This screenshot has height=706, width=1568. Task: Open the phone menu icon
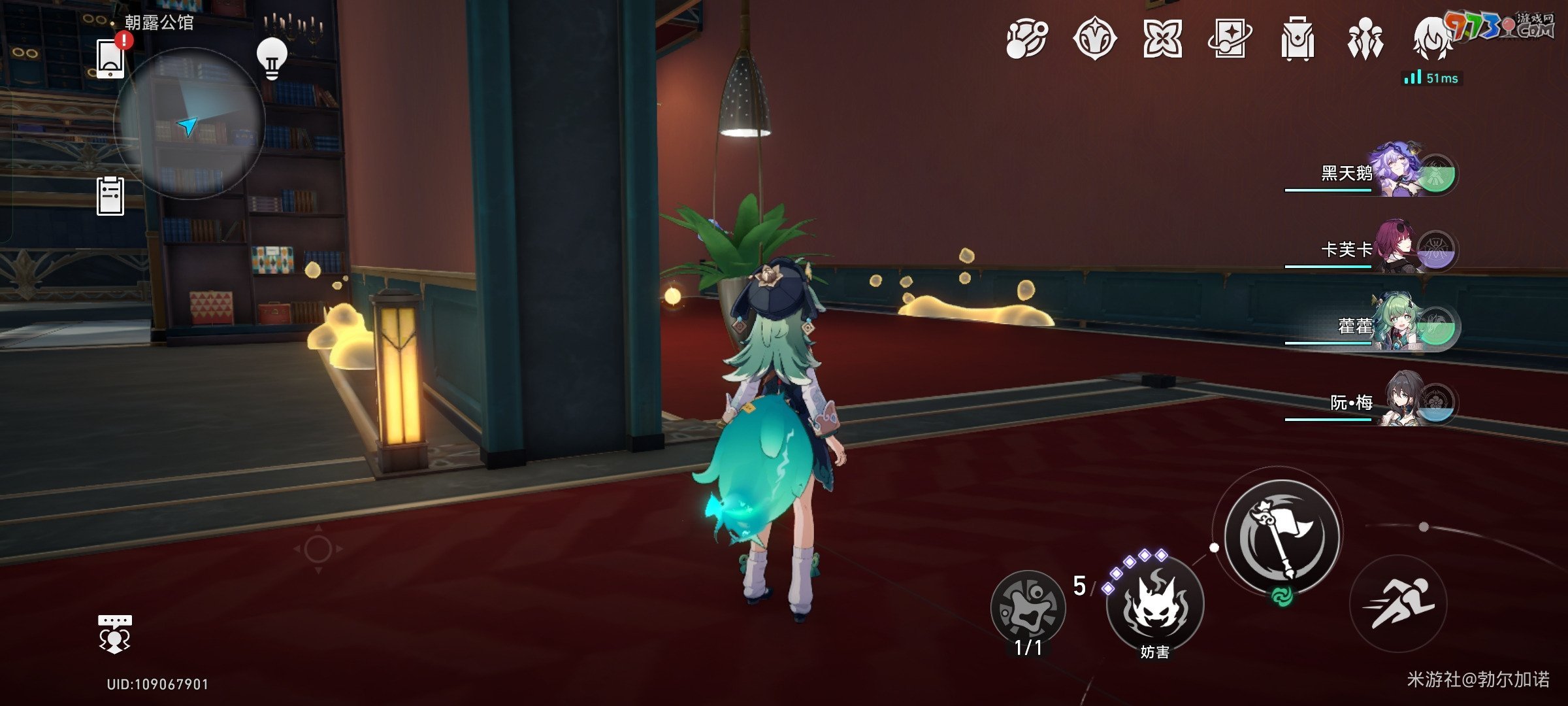click(x=110, y=58)
